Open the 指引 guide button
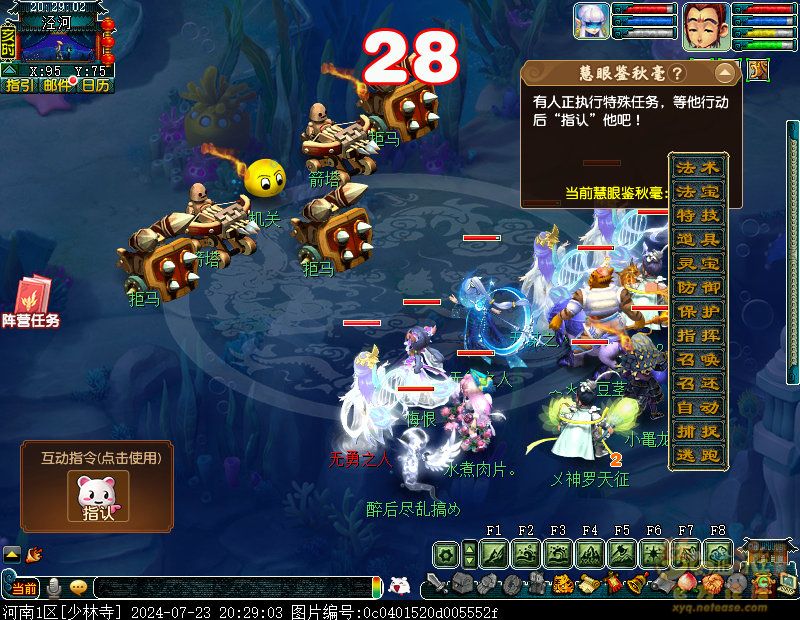The width and height of the screenshot is (800, 620). click(x=20, y=86)
